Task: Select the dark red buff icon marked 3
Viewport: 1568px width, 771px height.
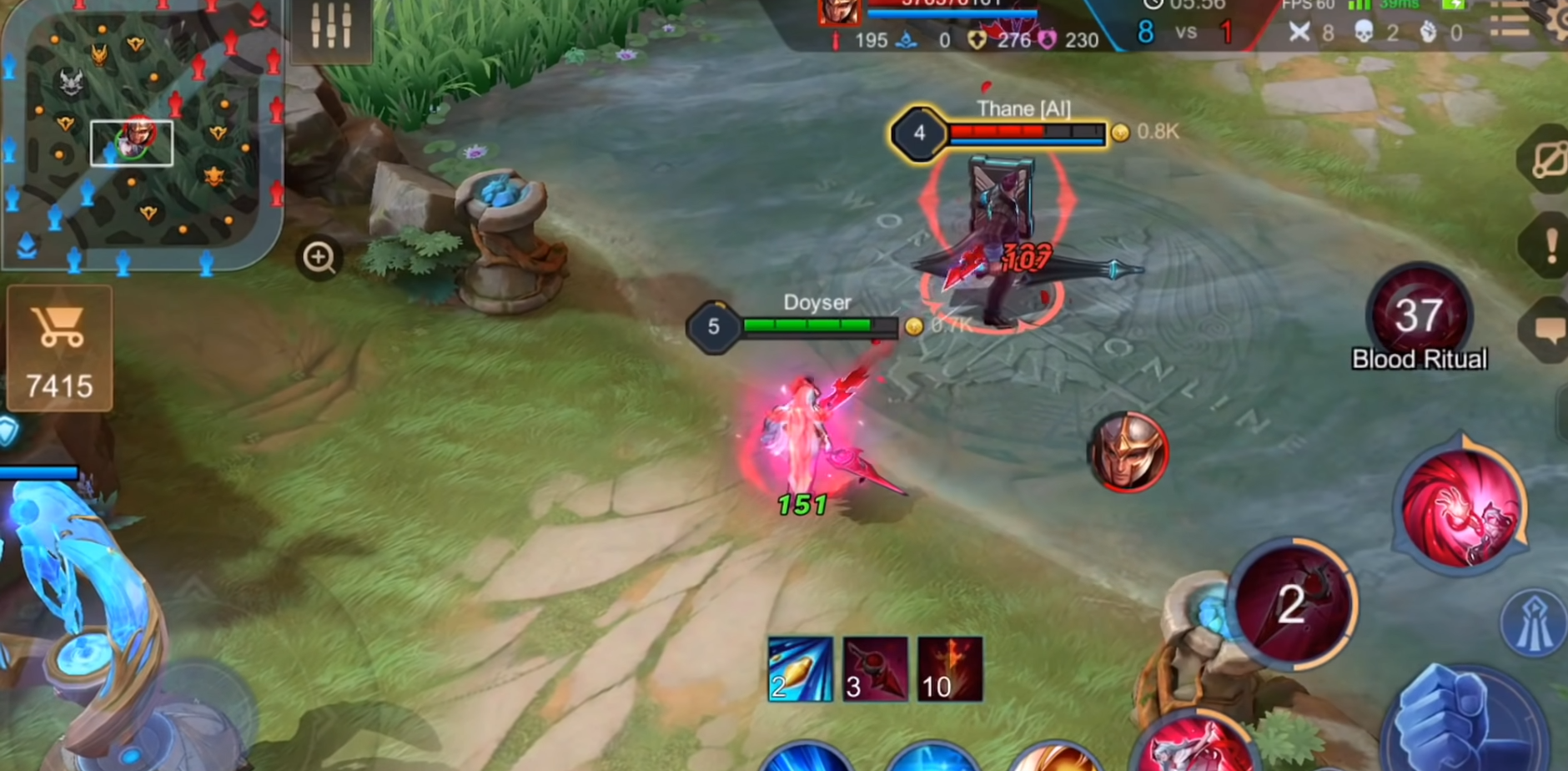Action: pos(875,669)
